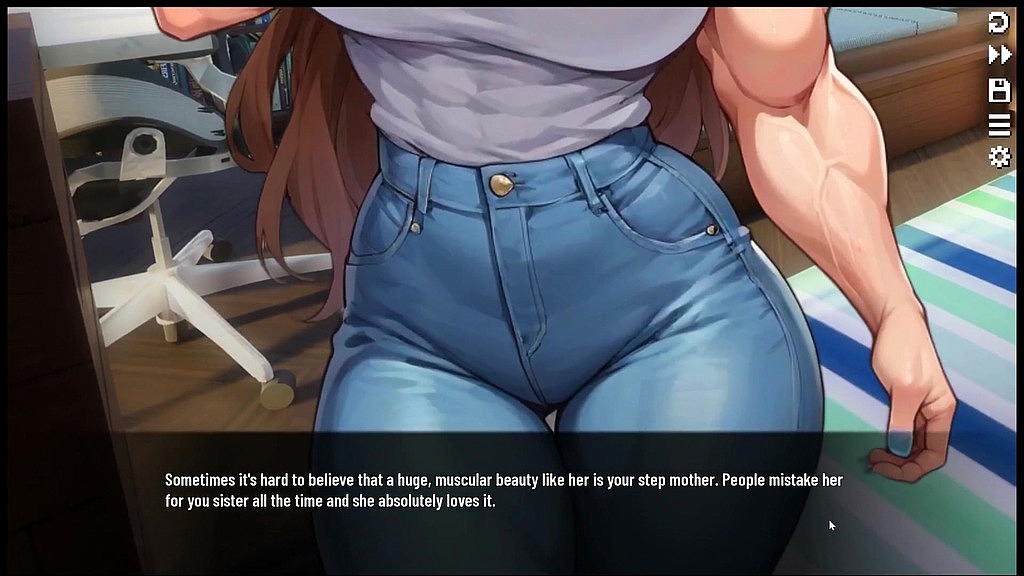
Task: Open the three-line hamburger menu
Action: pos(999,124)
